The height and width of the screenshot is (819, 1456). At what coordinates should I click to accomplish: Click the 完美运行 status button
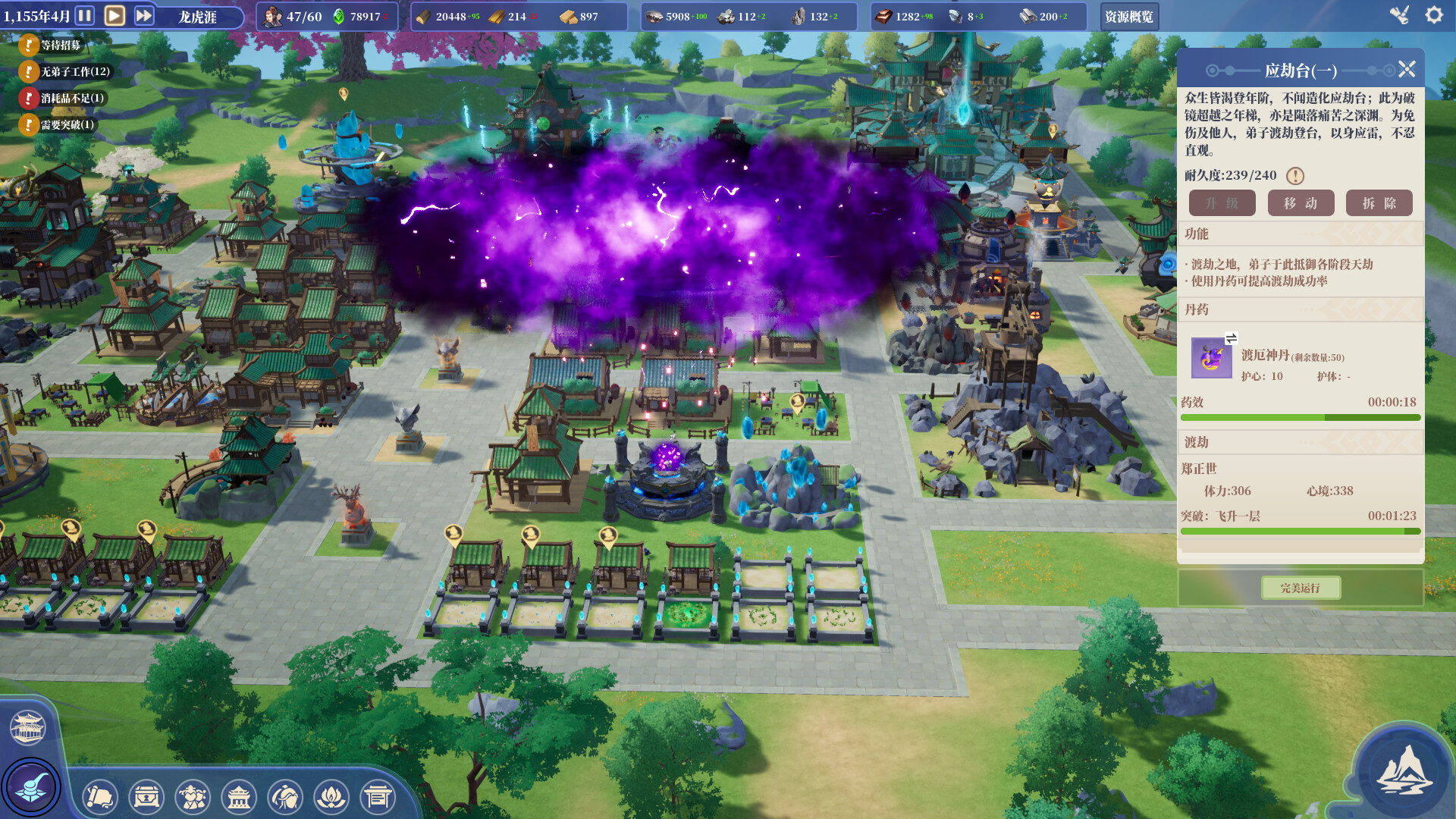click(1301, 588)
